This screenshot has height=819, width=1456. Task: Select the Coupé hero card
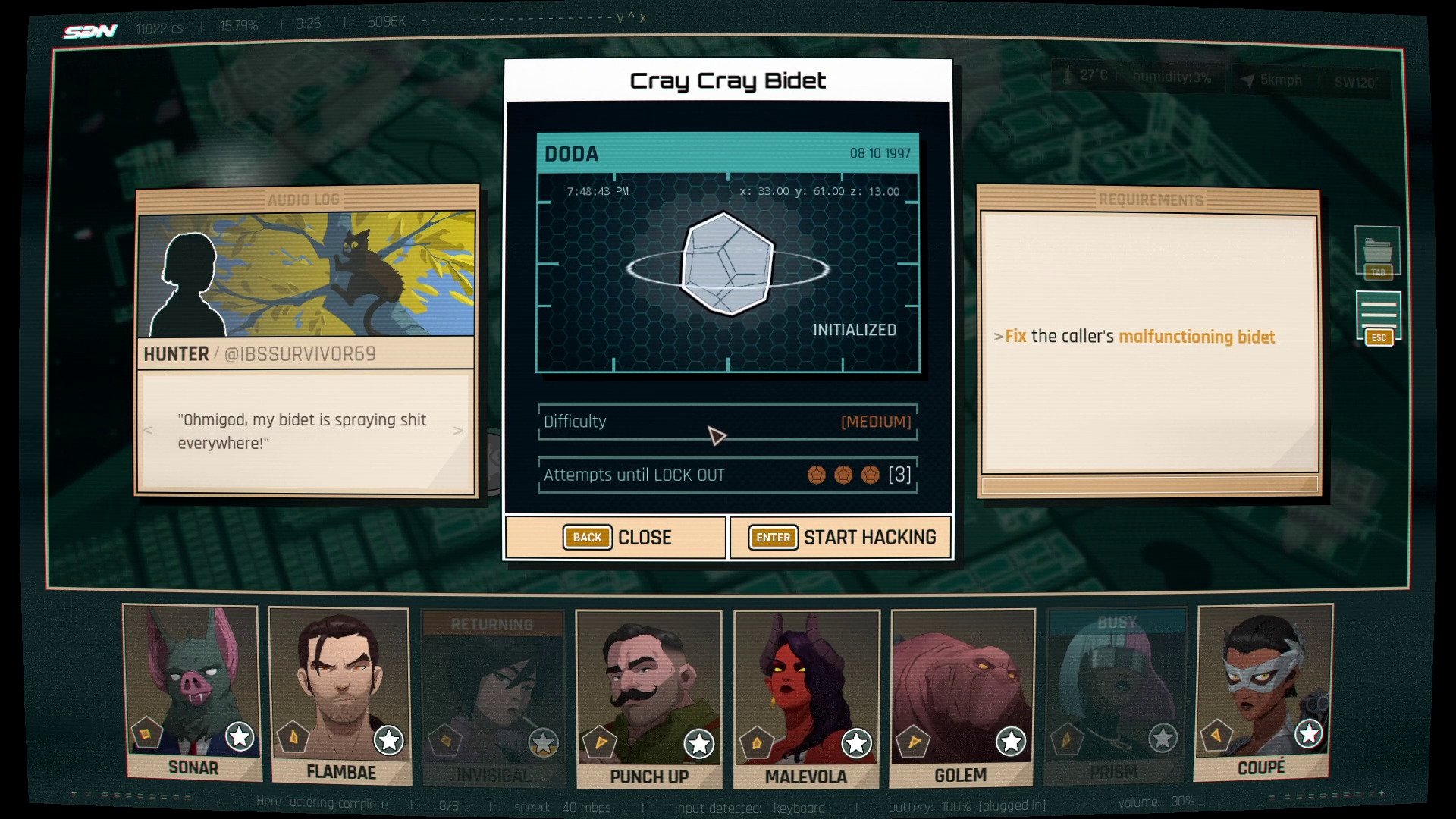[x=1262, y=690]
